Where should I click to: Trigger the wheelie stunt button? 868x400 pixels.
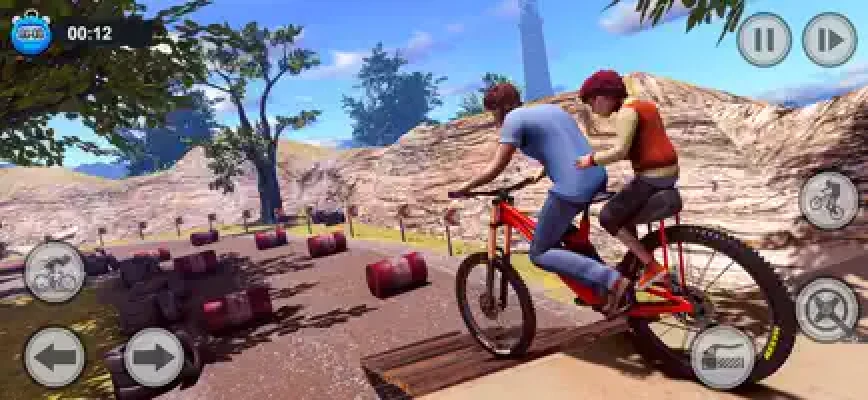pos(828,200)
